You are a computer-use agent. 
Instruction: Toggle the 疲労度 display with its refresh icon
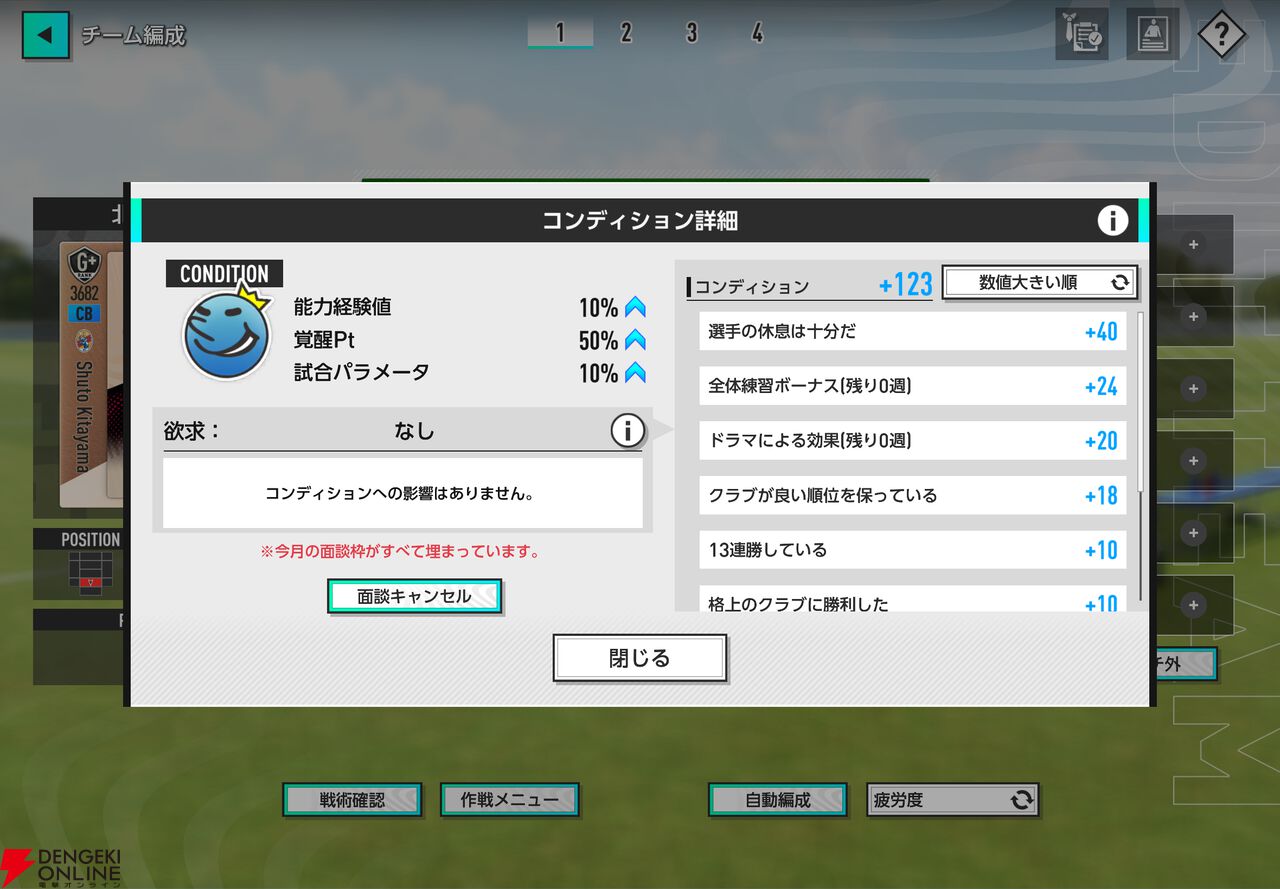point(1022,799)
